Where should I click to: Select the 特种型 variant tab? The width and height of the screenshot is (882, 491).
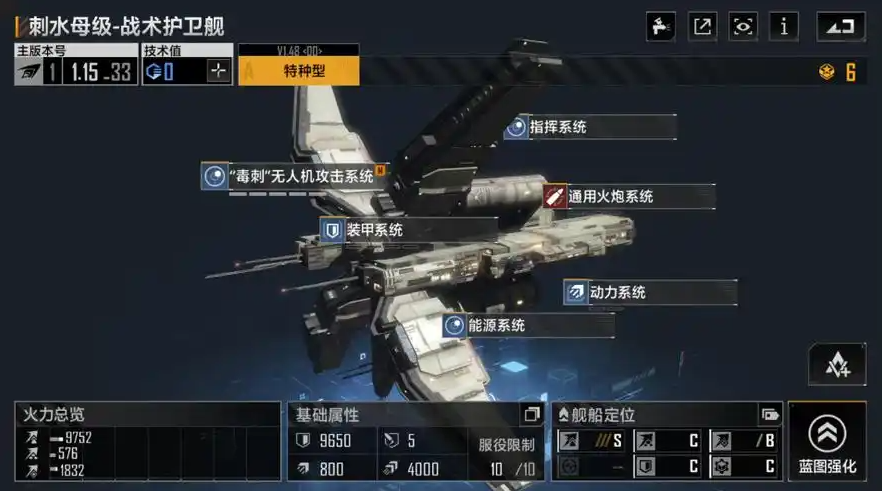(x=298, y=71)
